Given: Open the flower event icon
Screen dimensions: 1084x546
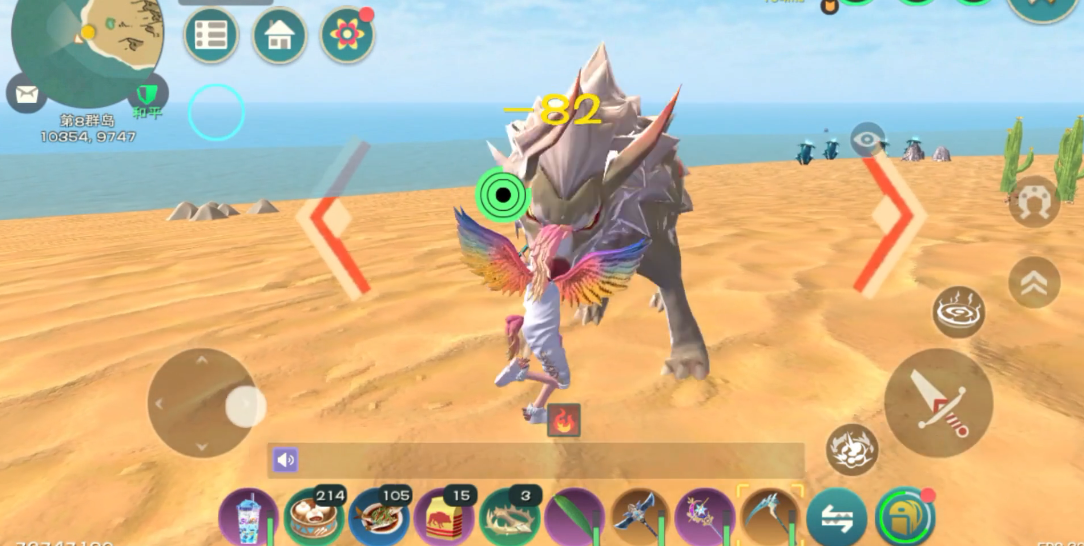Looking at the screenshot, I should click(347, 36).
